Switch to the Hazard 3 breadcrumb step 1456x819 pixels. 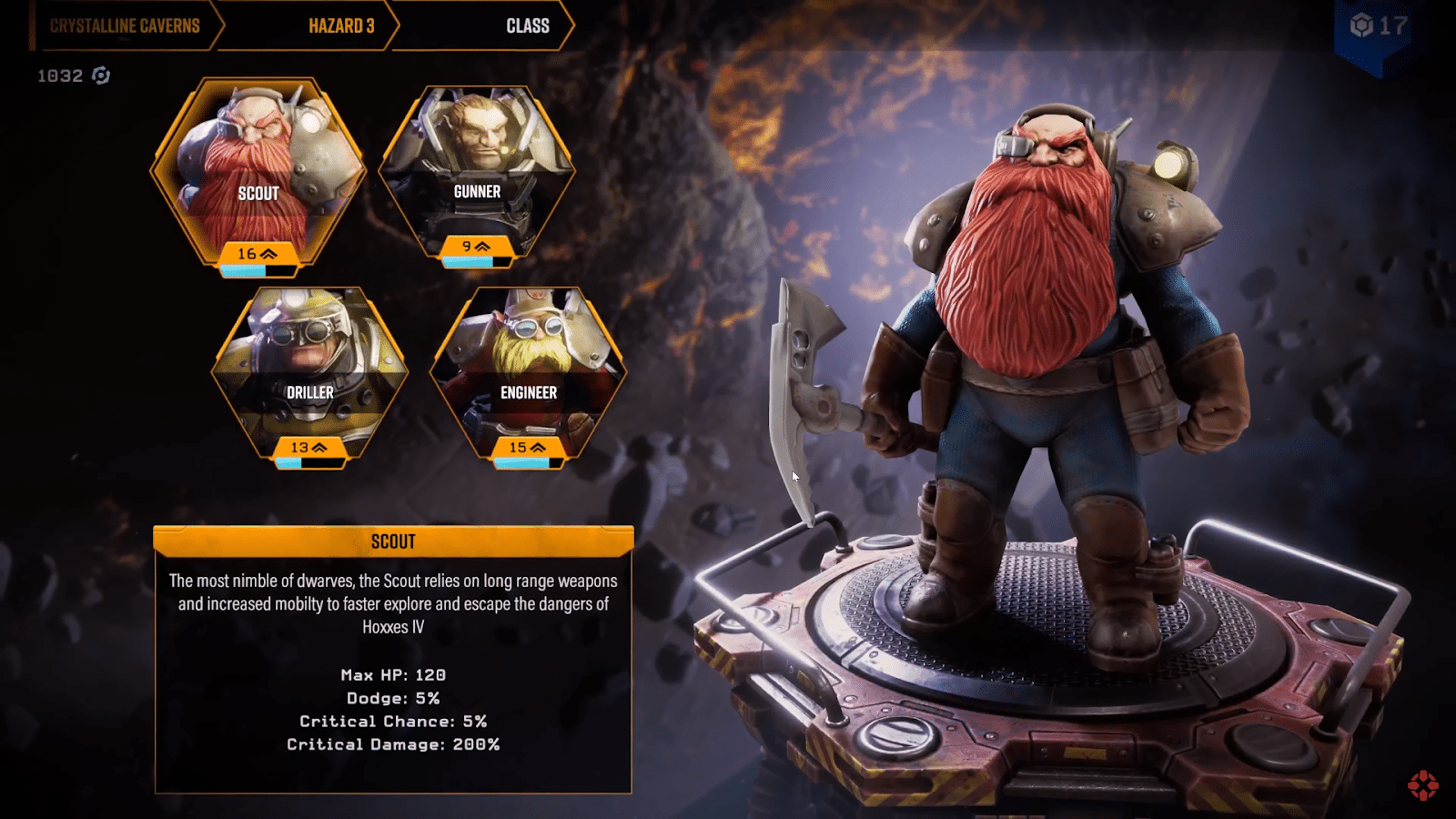341,25
